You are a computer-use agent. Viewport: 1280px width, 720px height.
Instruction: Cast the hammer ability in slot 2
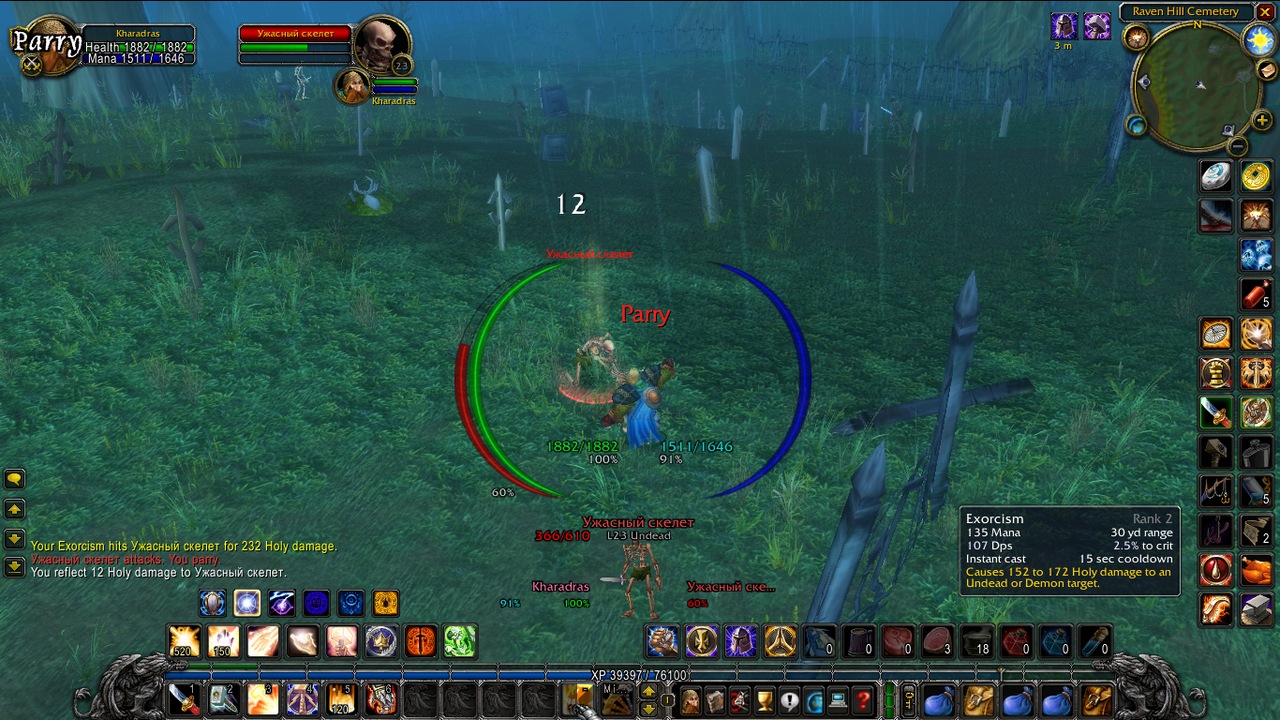click(222, 699)
